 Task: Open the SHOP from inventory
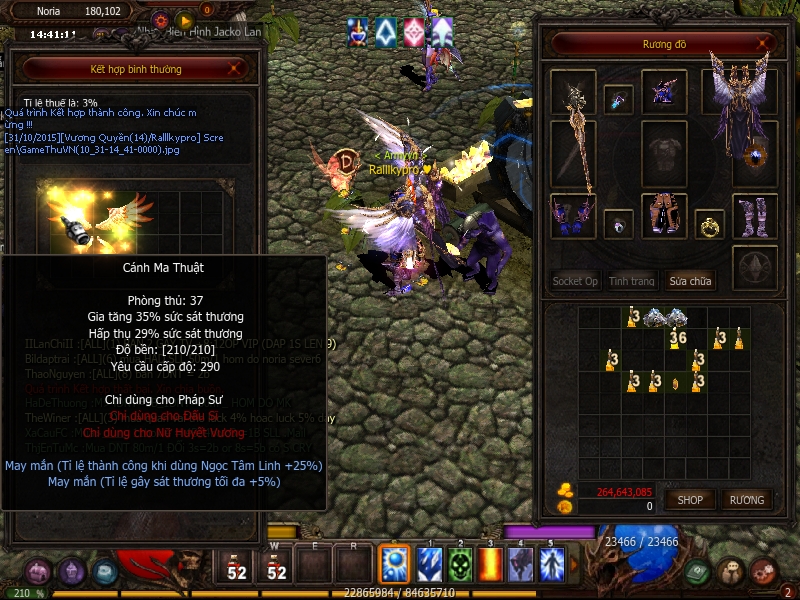691,499
